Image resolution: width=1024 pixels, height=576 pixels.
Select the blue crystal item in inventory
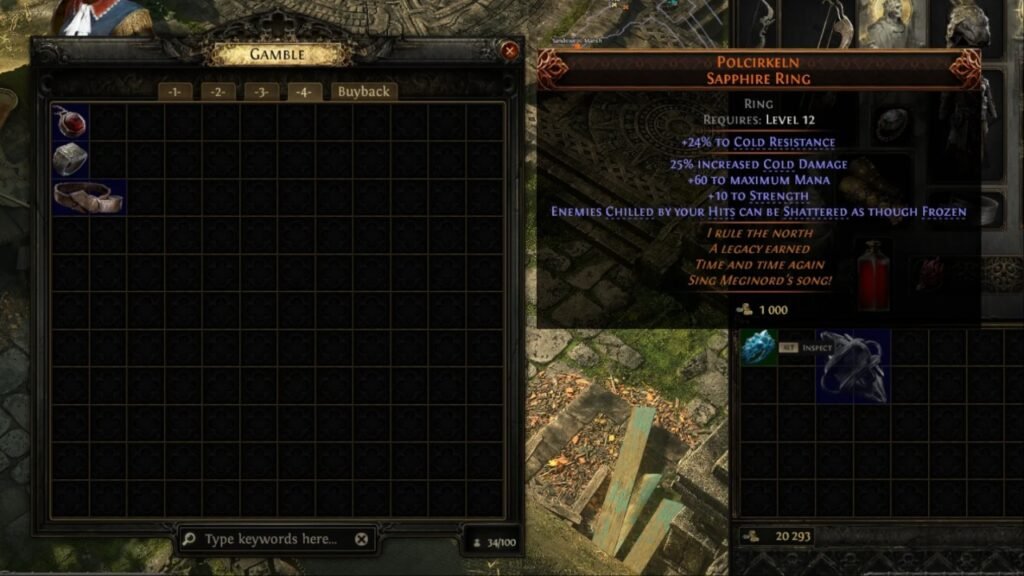(x=758, y=348)
